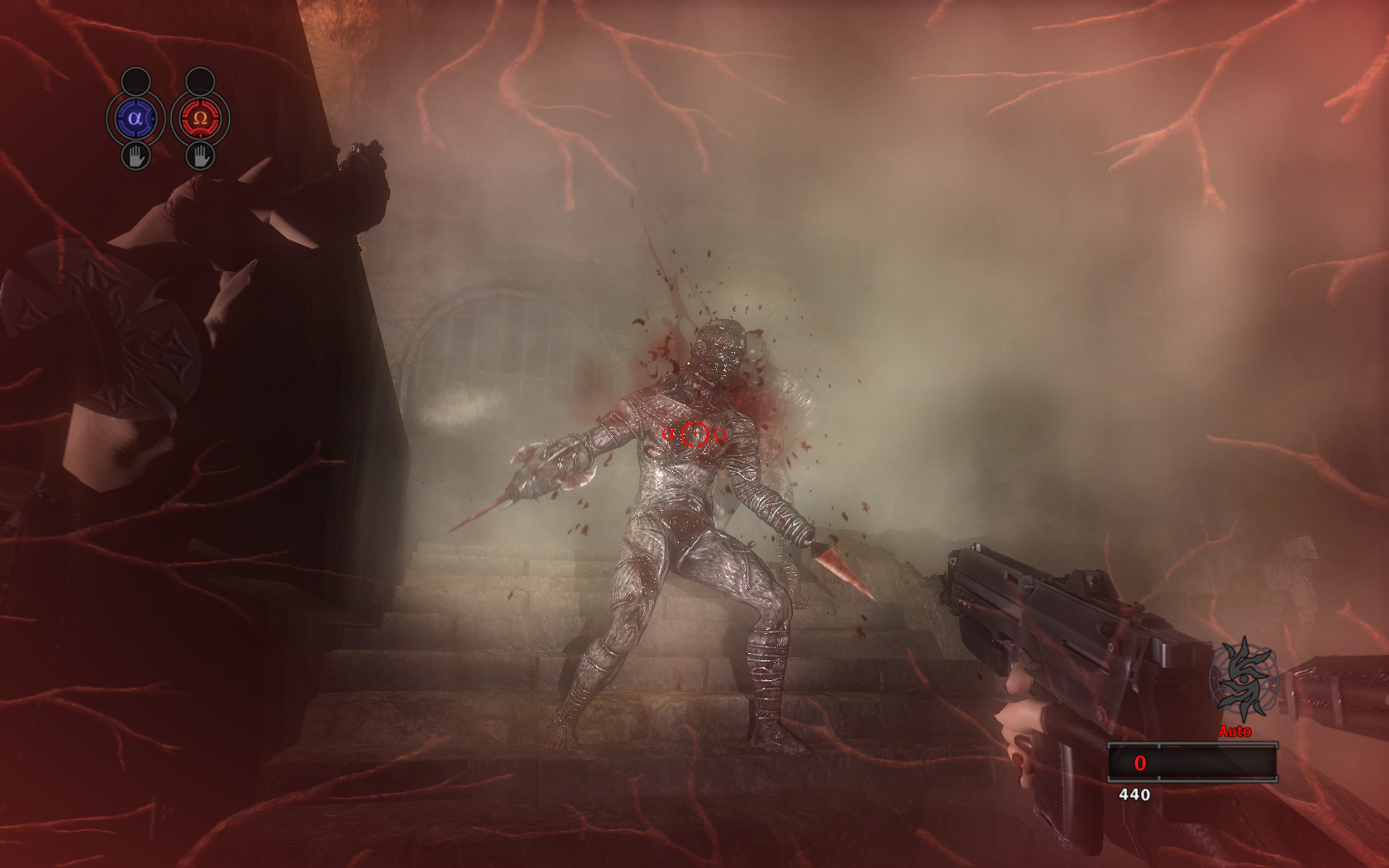1389x868 pixels.
Task: Click the hand icon beneath Omega squad
Action: (199, 155)
